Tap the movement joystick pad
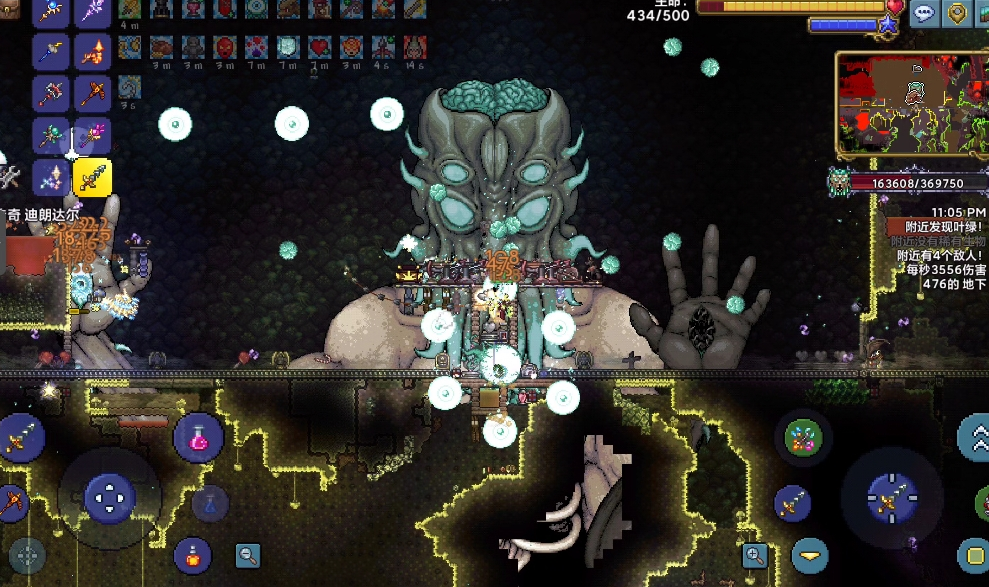This screenshot has width=989, height=587. [109, 497]
